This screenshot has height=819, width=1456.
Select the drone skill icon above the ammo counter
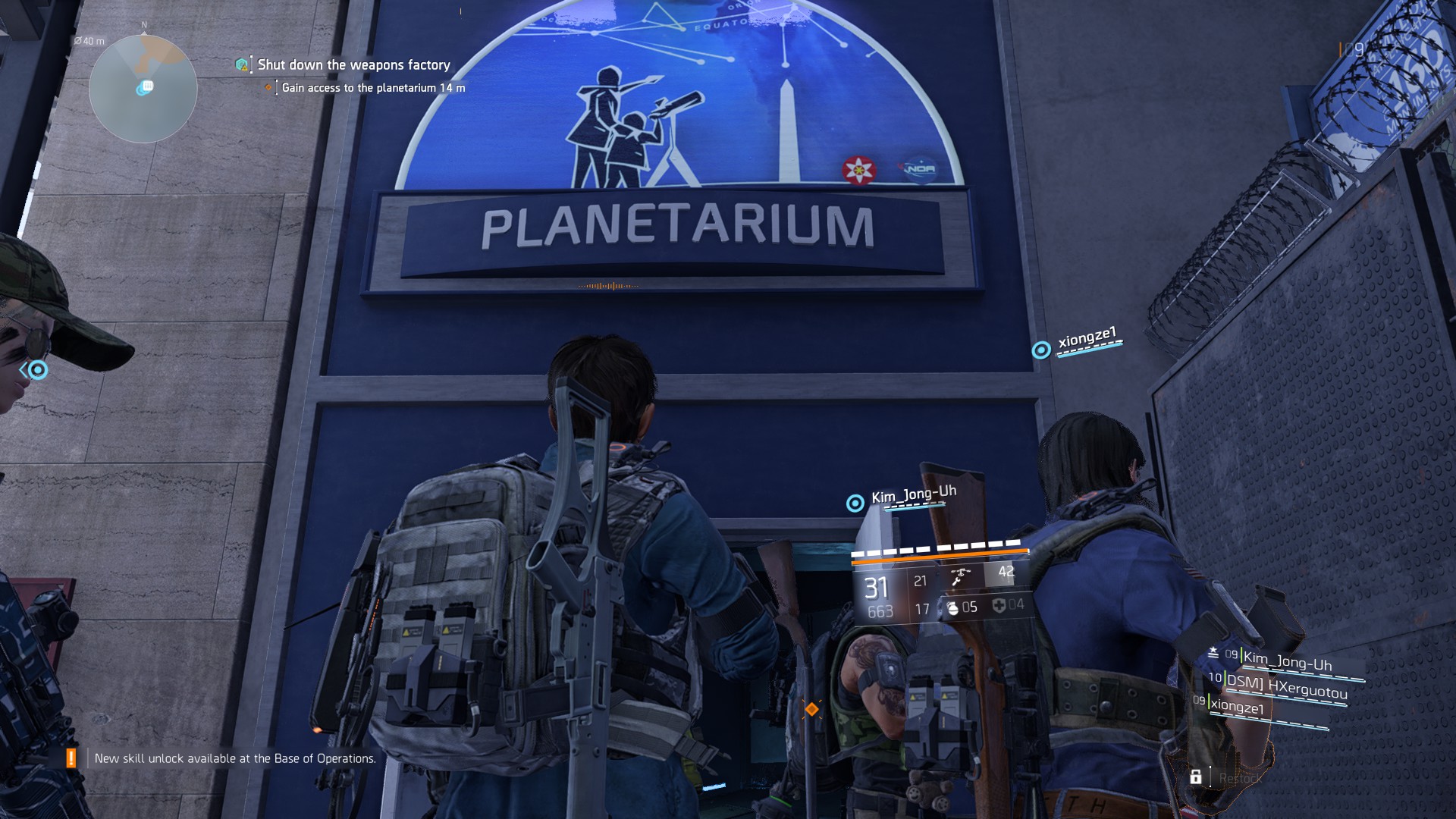[x=961, y=578]
